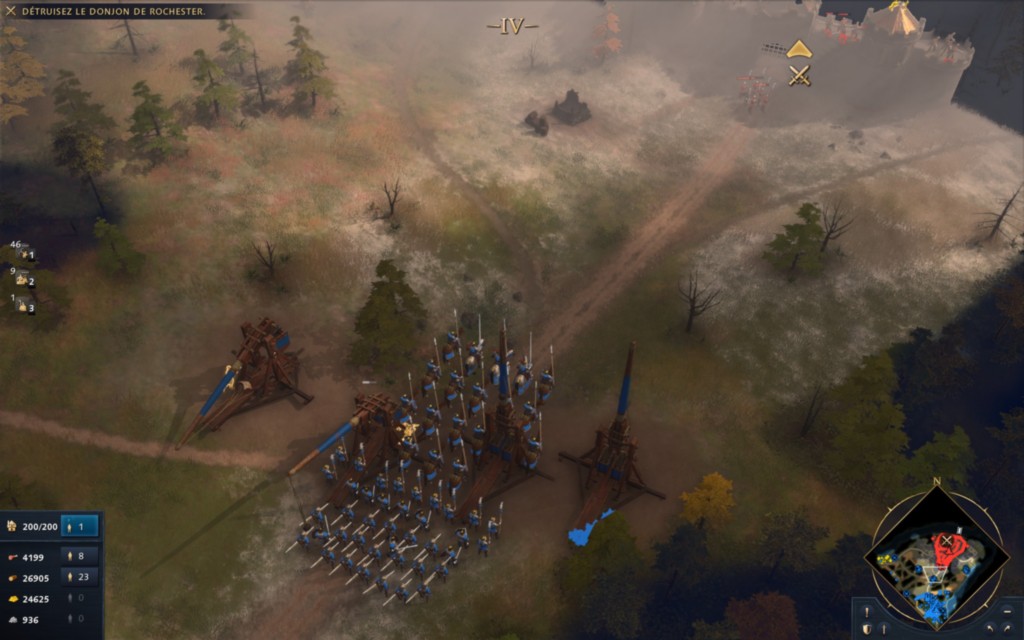Select control group 1 with 46 units
This screenshot has width=1024, height=640.
click(24, 254)
